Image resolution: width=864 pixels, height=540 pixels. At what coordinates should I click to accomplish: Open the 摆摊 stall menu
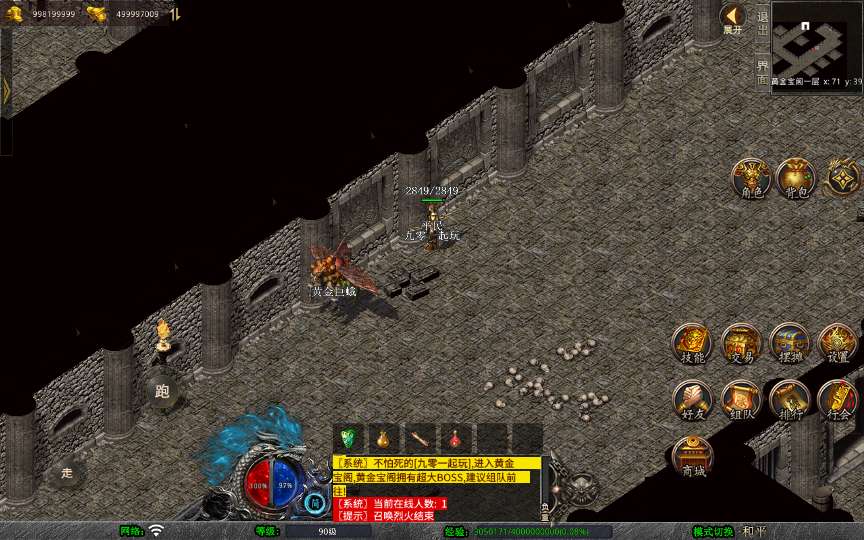[x=789, y=343]
